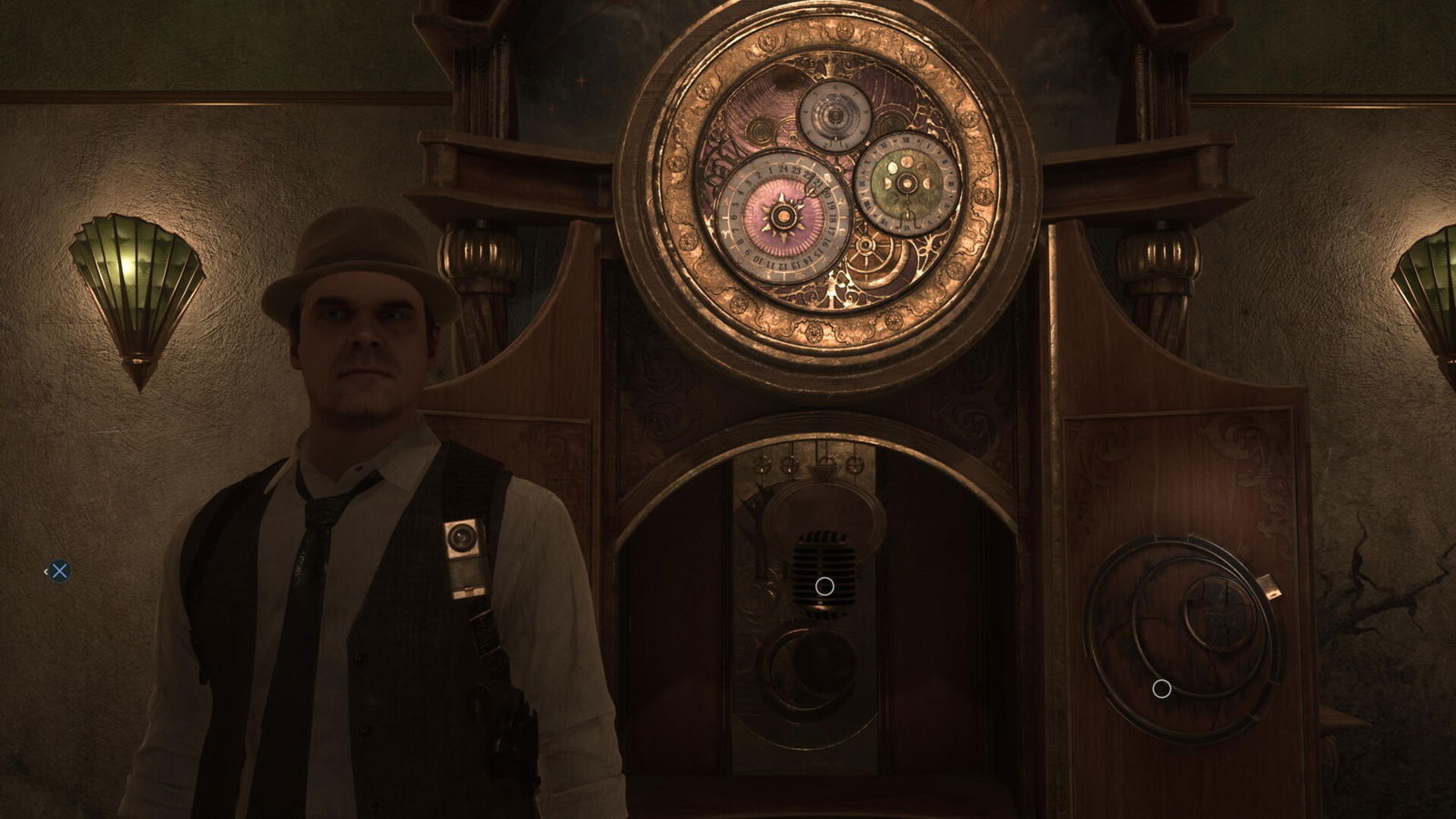Image resolution: width=1456 pixels, height=819 pixels.
Task: Select the interaction marker on the ring mechanism
Action: tap(1161, 689)
